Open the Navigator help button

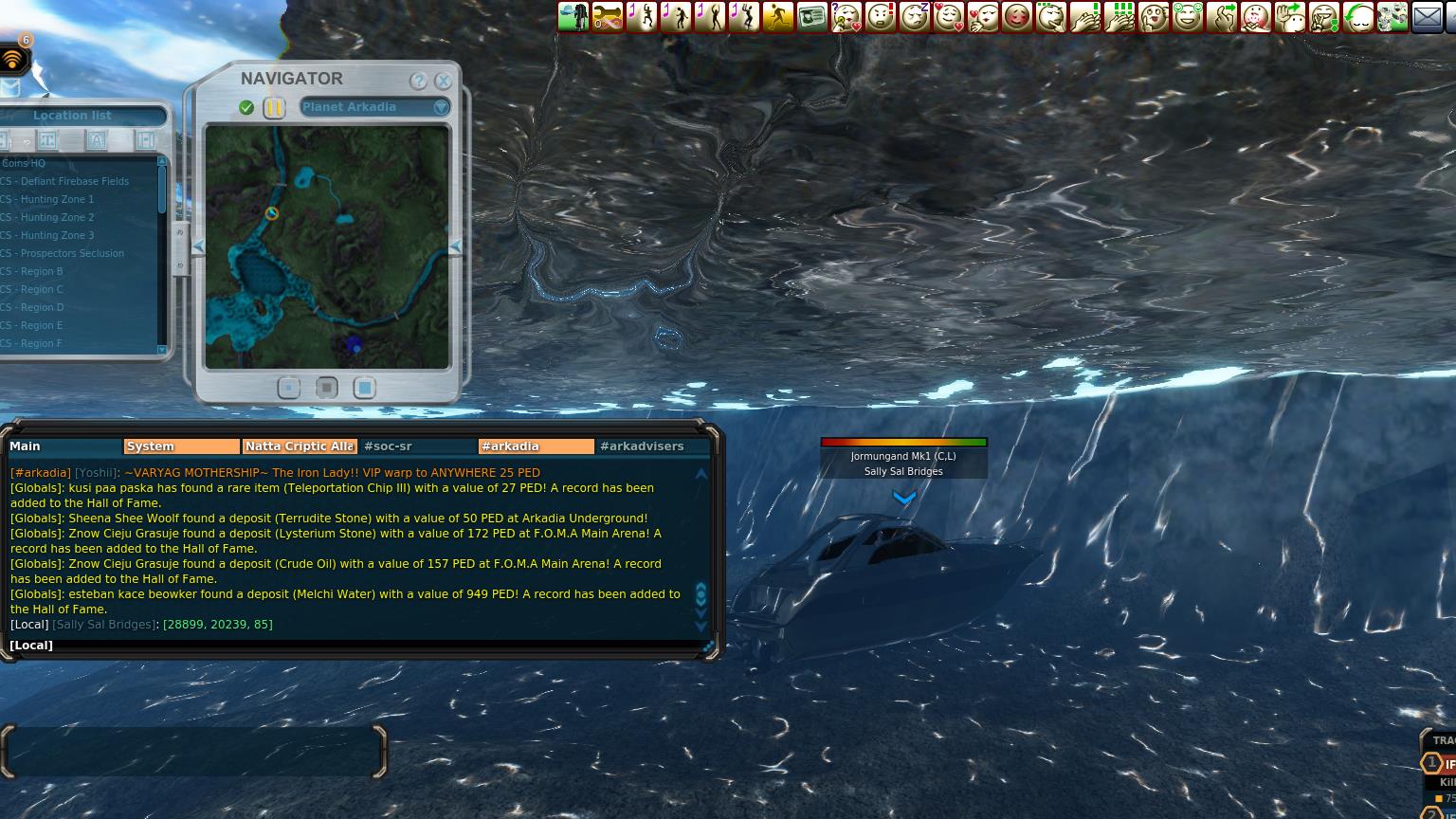[418, 82]
